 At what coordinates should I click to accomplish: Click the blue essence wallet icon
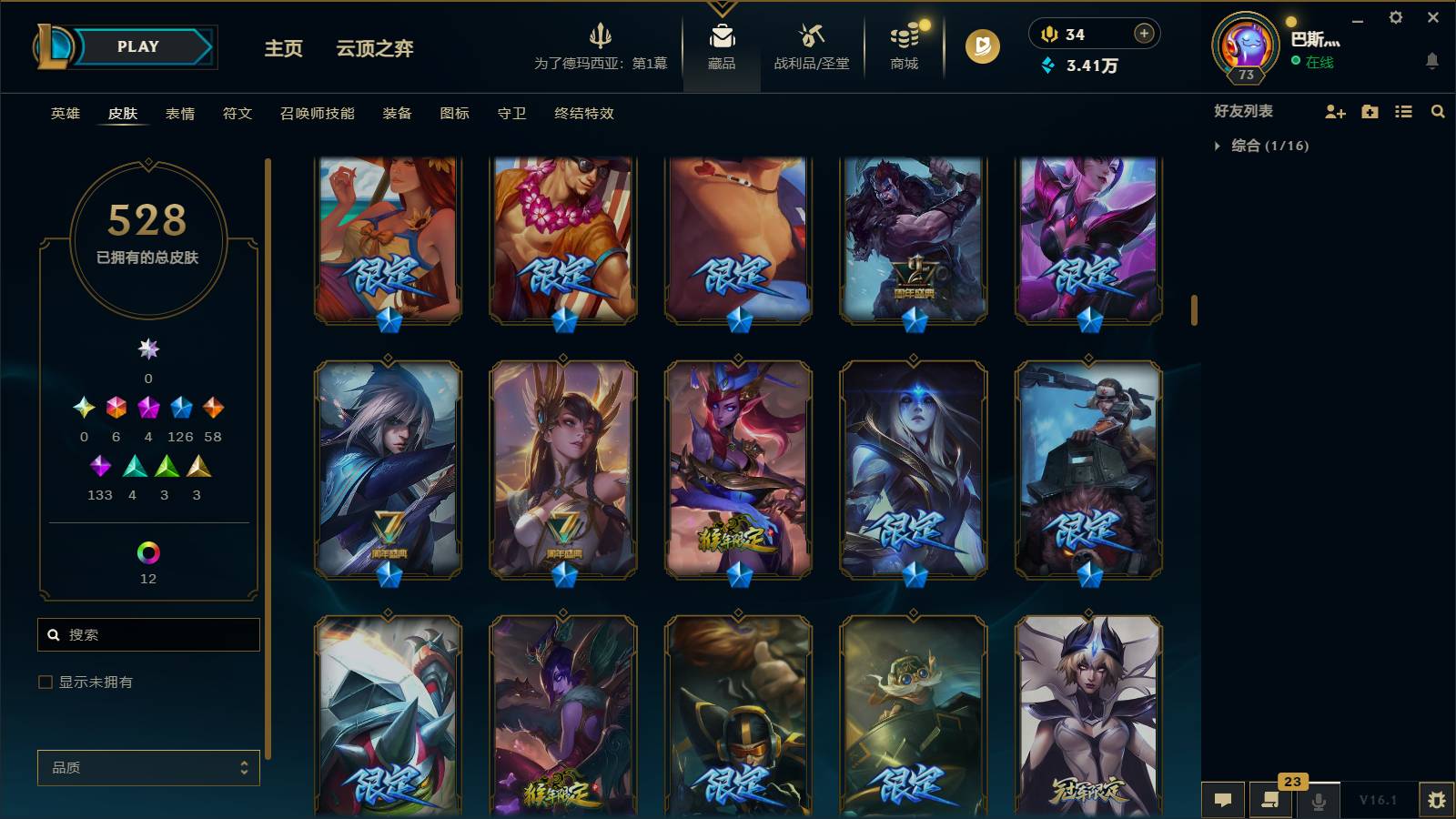[1048, 66]
